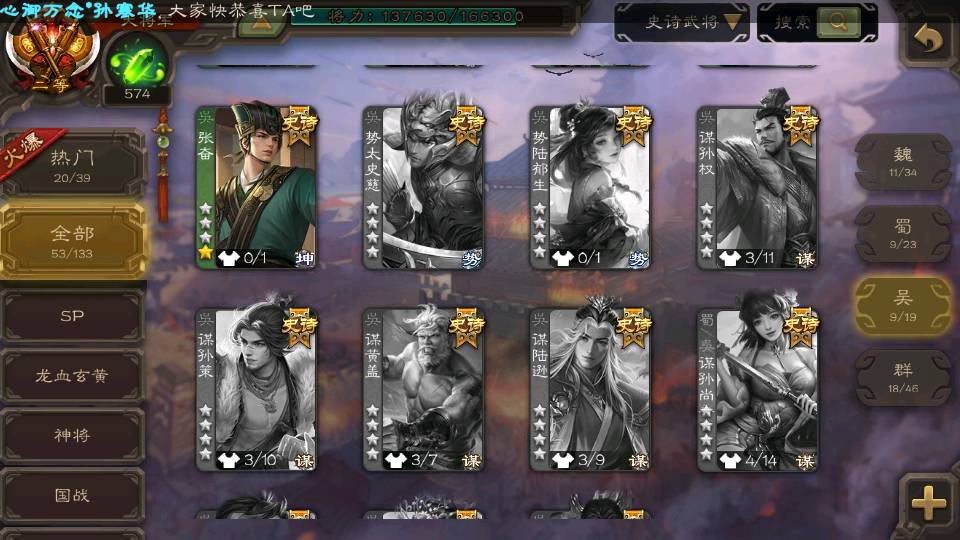Open the 谋陆逊 hero card

[590, 389]
